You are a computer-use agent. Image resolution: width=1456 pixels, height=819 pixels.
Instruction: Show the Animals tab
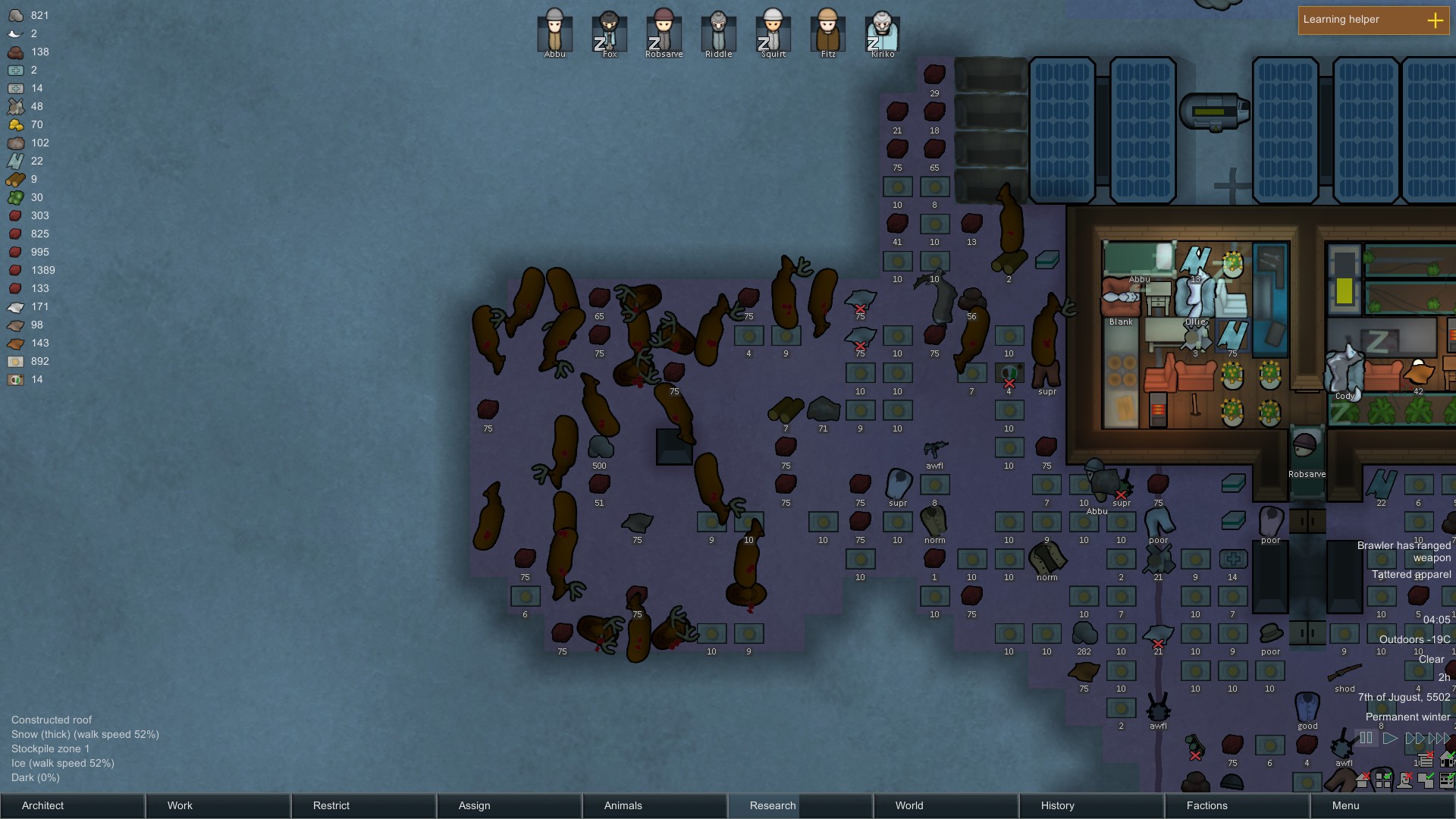pos(654,805)
